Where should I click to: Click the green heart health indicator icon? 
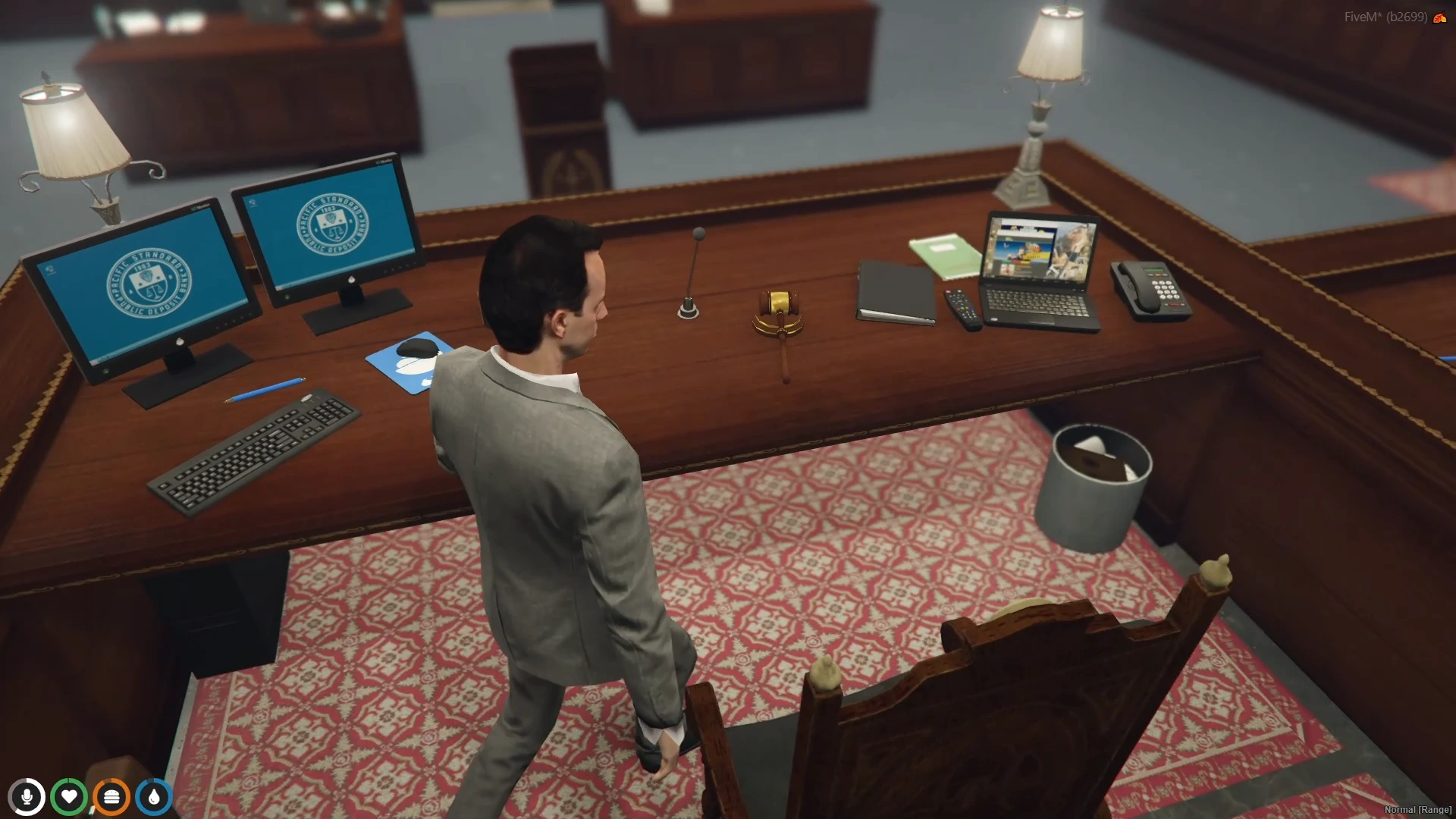pos(70,795)
